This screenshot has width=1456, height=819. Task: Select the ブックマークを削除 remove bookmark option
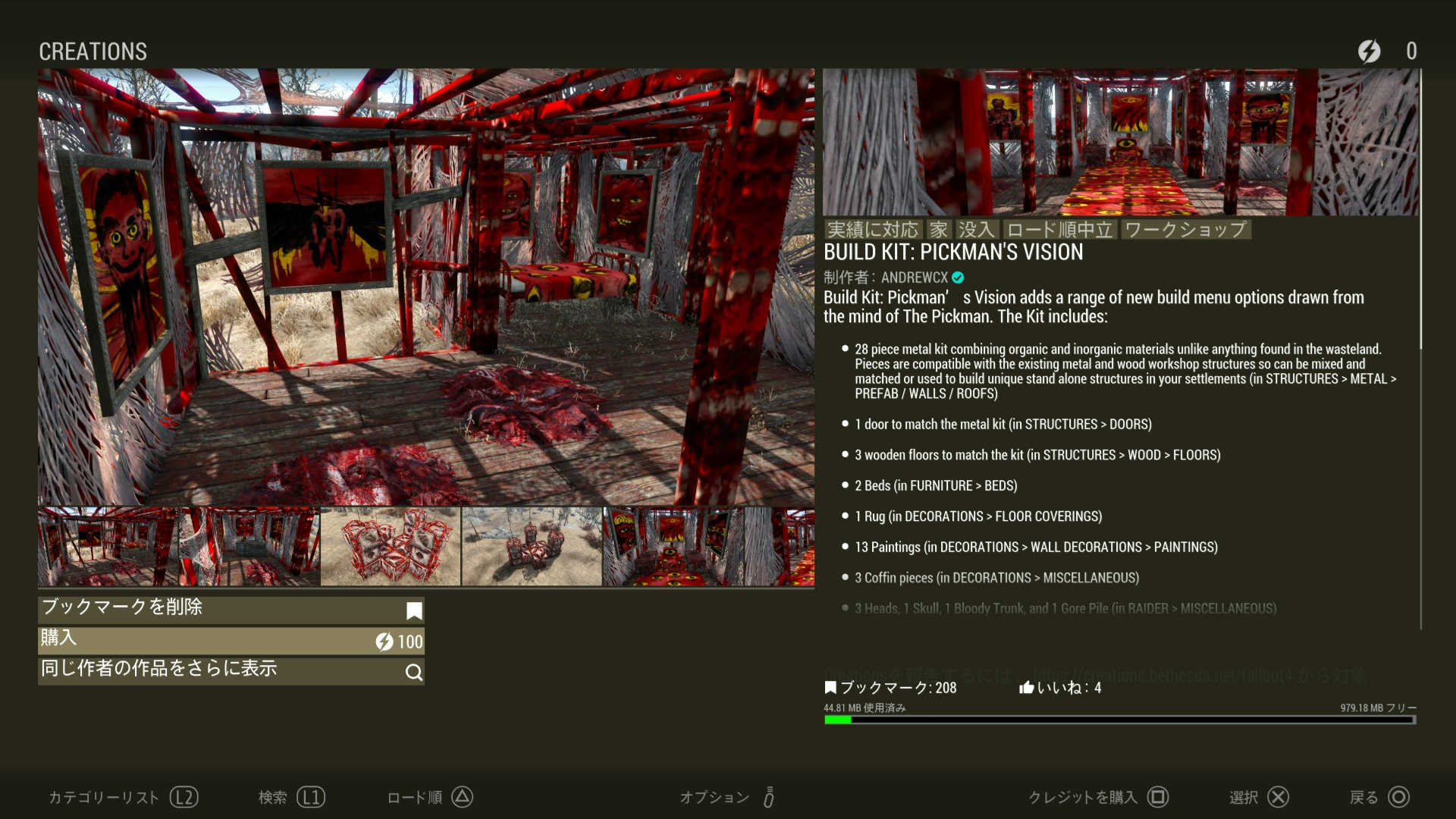(231, 609)
